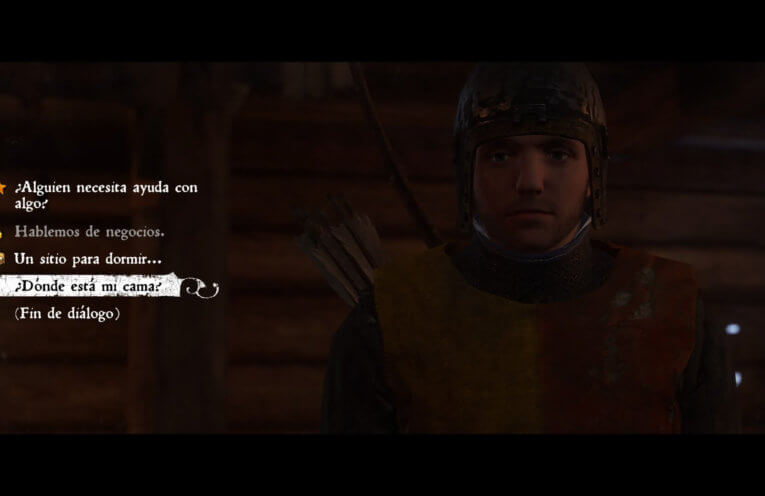Choose the "Hablemos de negocios." reply
This screenshot has width=765, height=496.
pyautogui.click(x=89, y=231)
